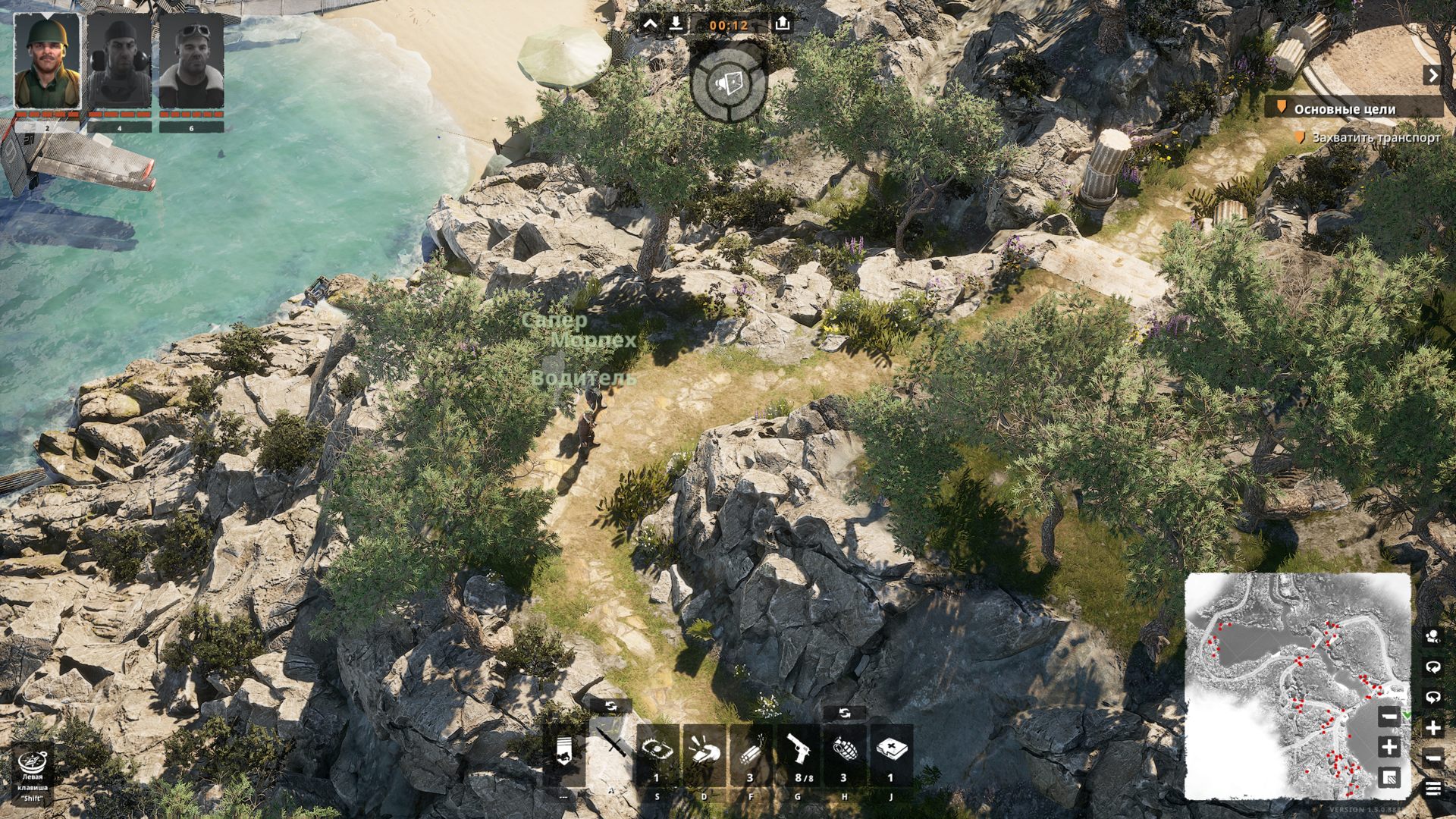This screenshot has height=819, width=1456.
Task: Select the Захватить транспорт objective
Action: 1376,138
